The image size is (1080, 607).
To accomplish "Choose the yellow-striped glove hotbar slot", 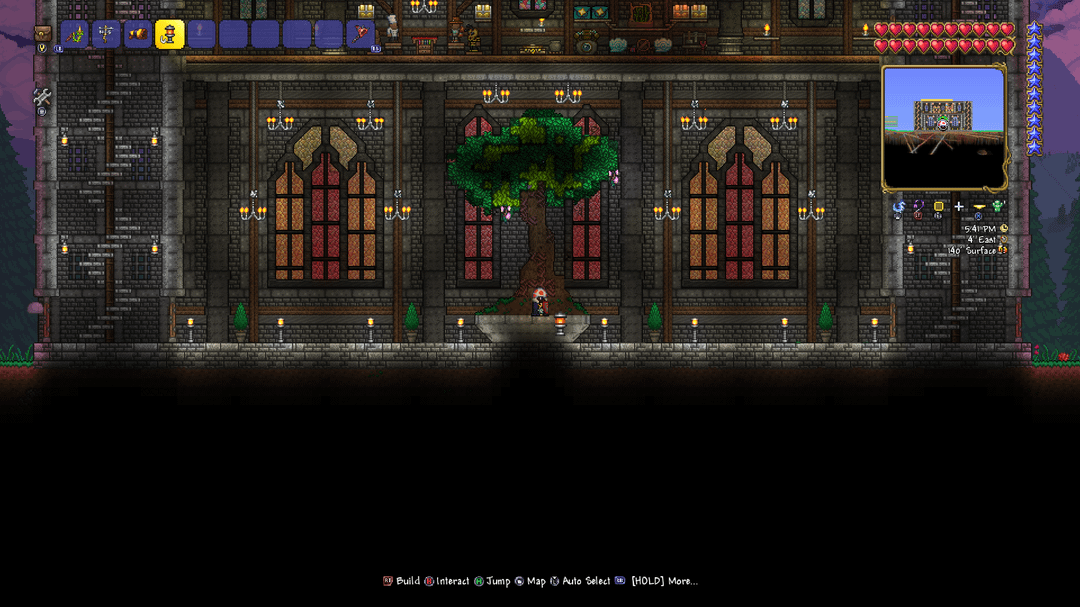I will [x=138, y=34].
